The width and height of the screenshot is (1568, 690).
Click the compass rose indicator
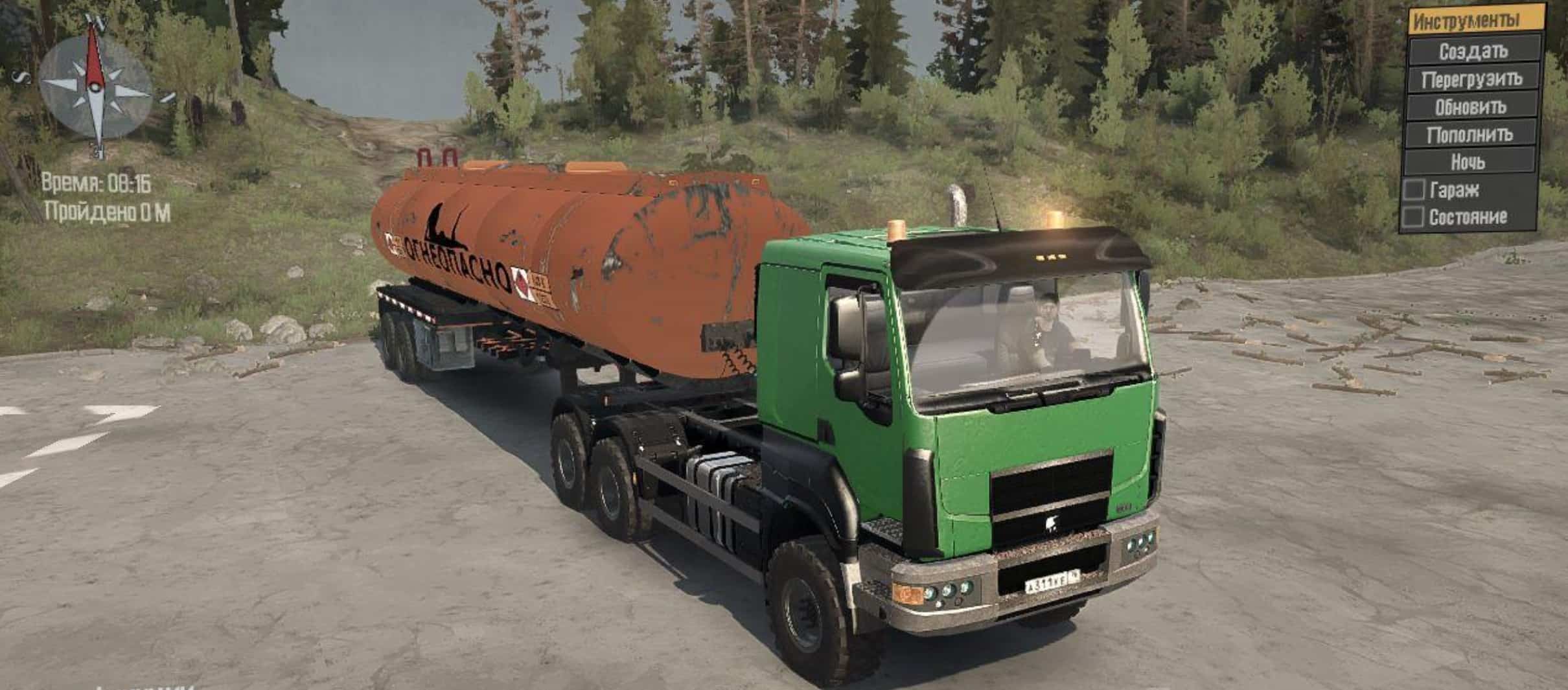pos(96,86)
